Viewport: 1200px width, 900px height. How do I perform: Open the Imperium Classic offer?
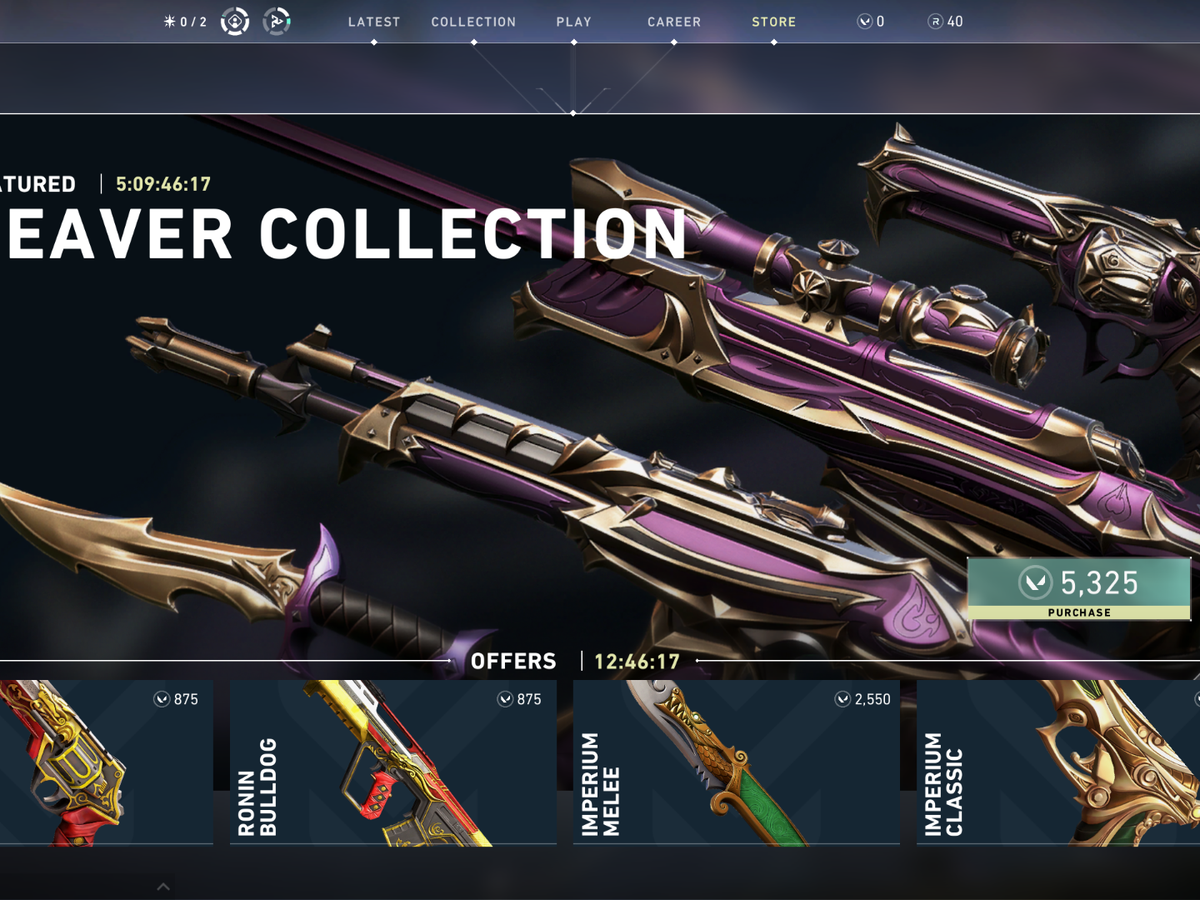1058,763
